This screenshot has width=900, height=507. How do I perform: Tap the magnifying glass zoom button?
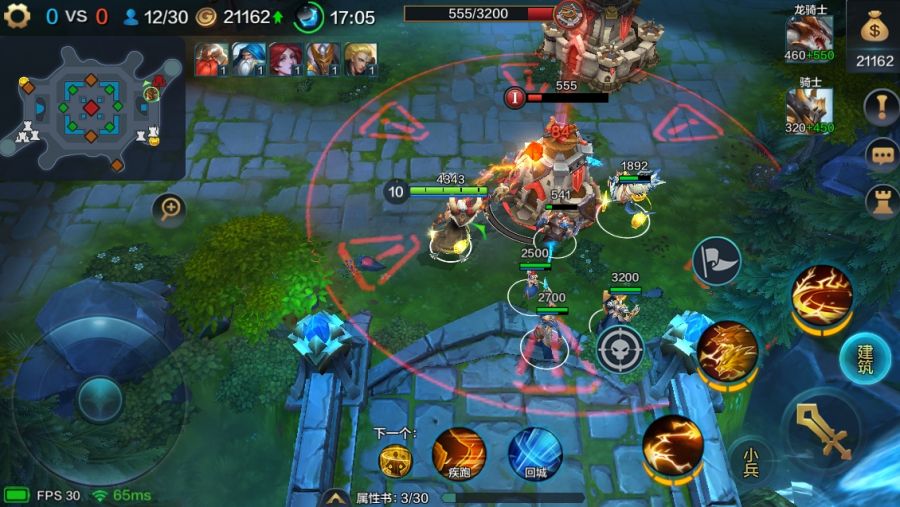pyautogui.click(x=171, y=208)
